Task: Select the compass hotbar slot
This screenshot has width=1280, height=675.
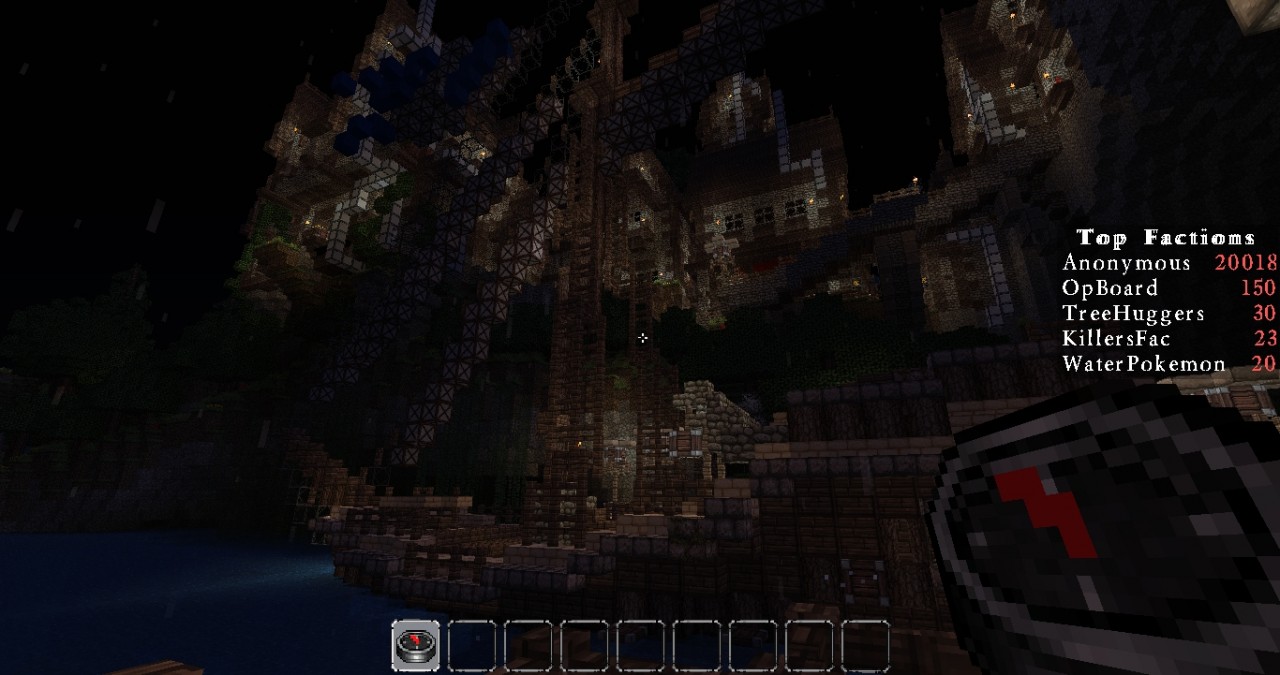Action: click(x=416, y=645)
